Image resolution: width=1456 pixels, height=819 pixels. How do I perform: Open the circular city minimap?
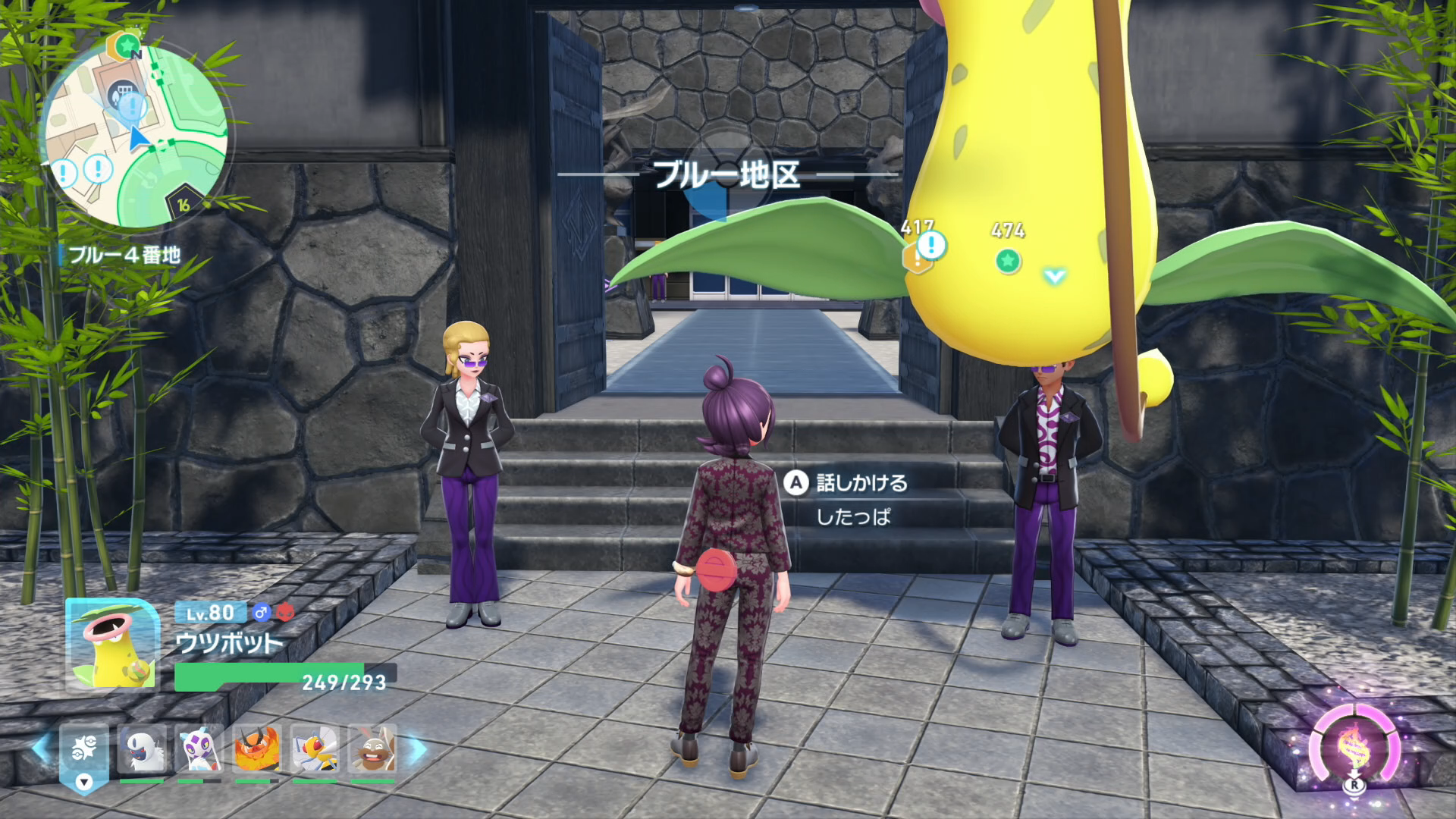[x=136, y=136]
